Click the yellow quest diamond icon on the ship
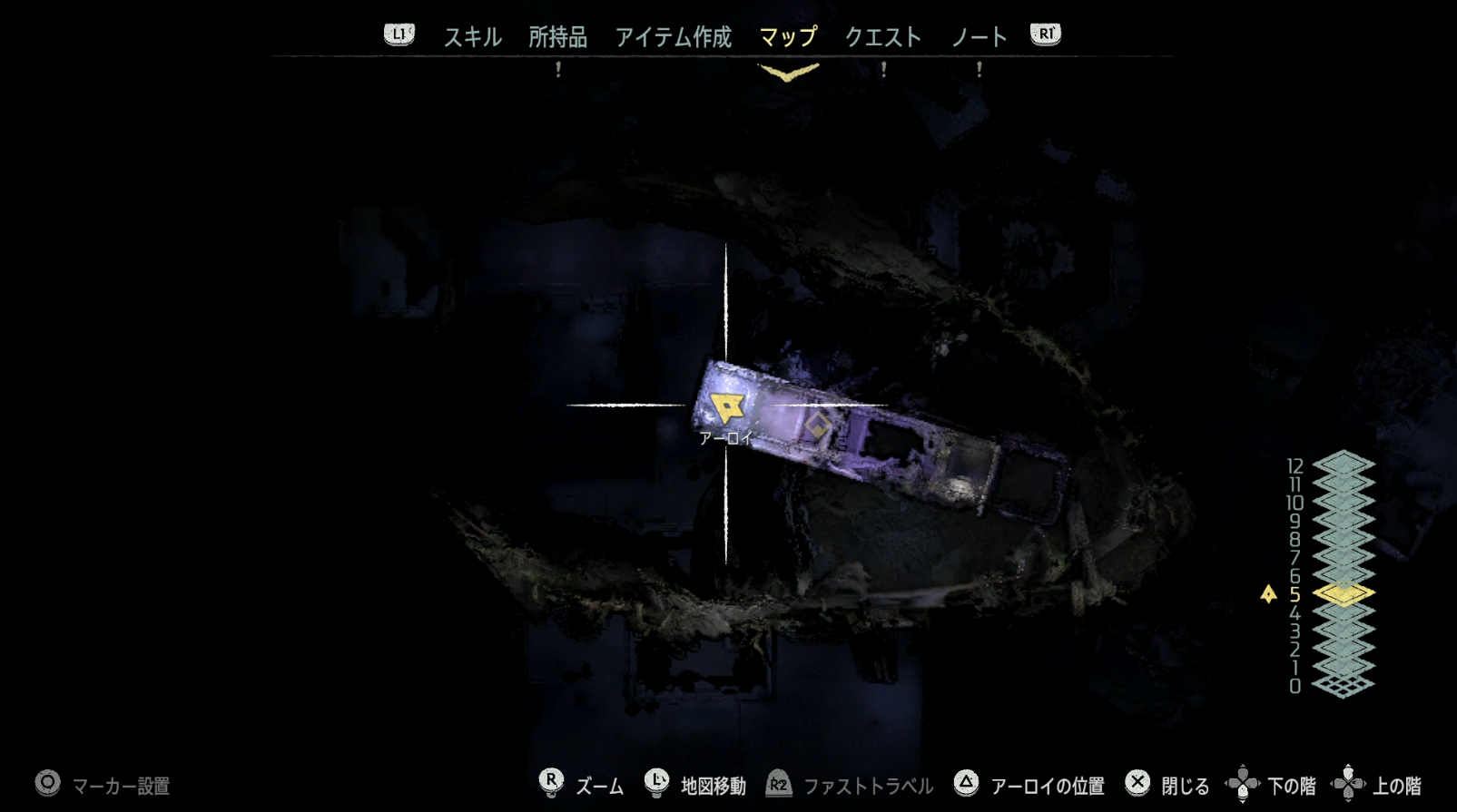 (x=820, y=423)
